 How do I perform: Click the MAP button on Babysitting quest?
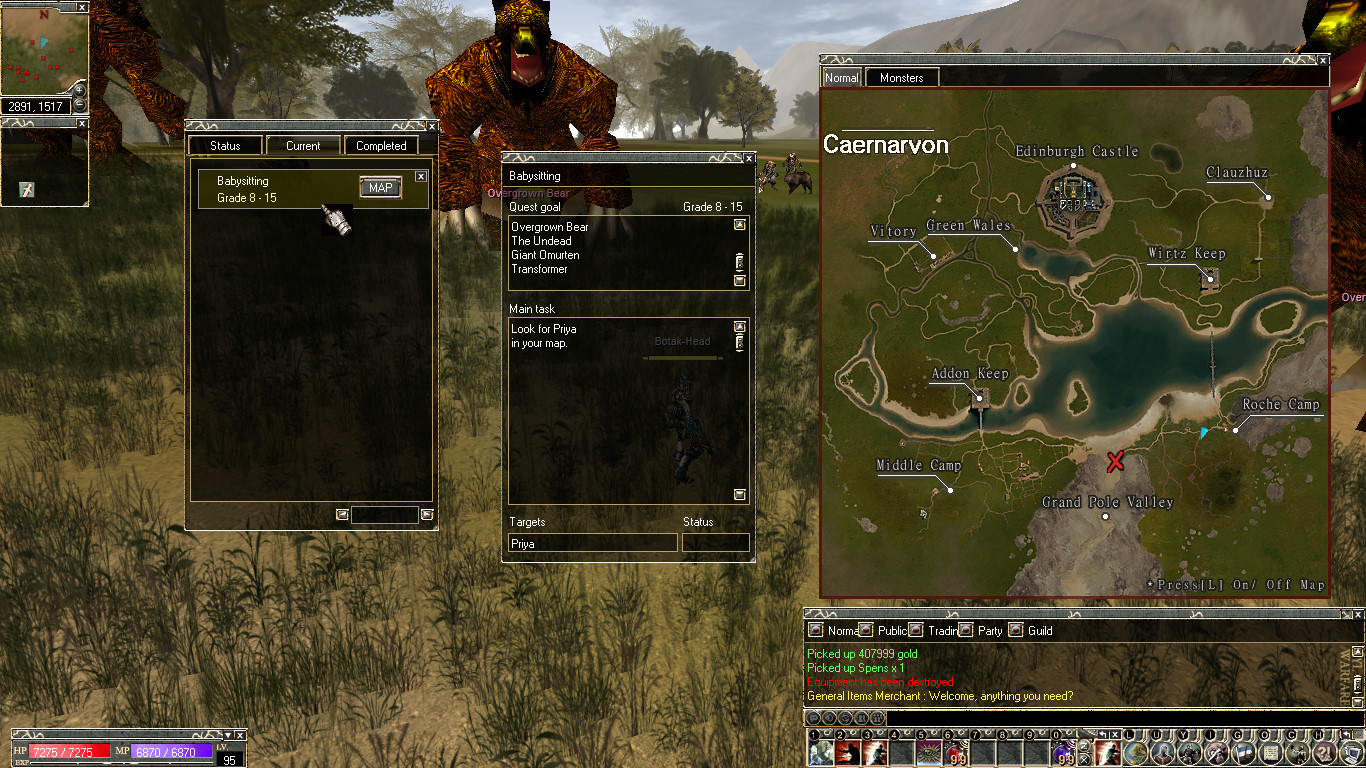[380, 188]
